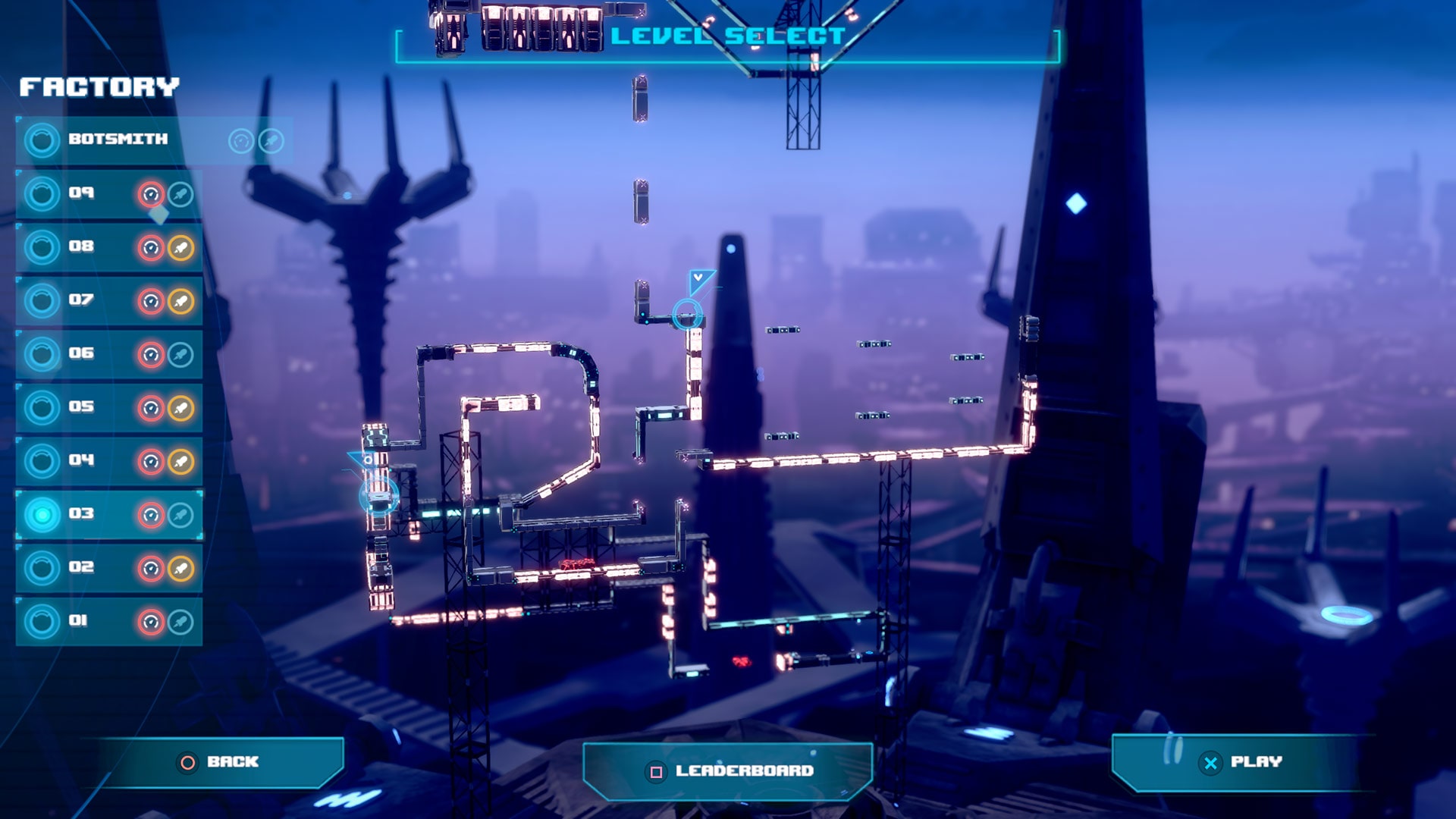Screen dimensions: 1456x819
Task: Click the rocket badge on level 06
Action: click(x=180, y=353)
